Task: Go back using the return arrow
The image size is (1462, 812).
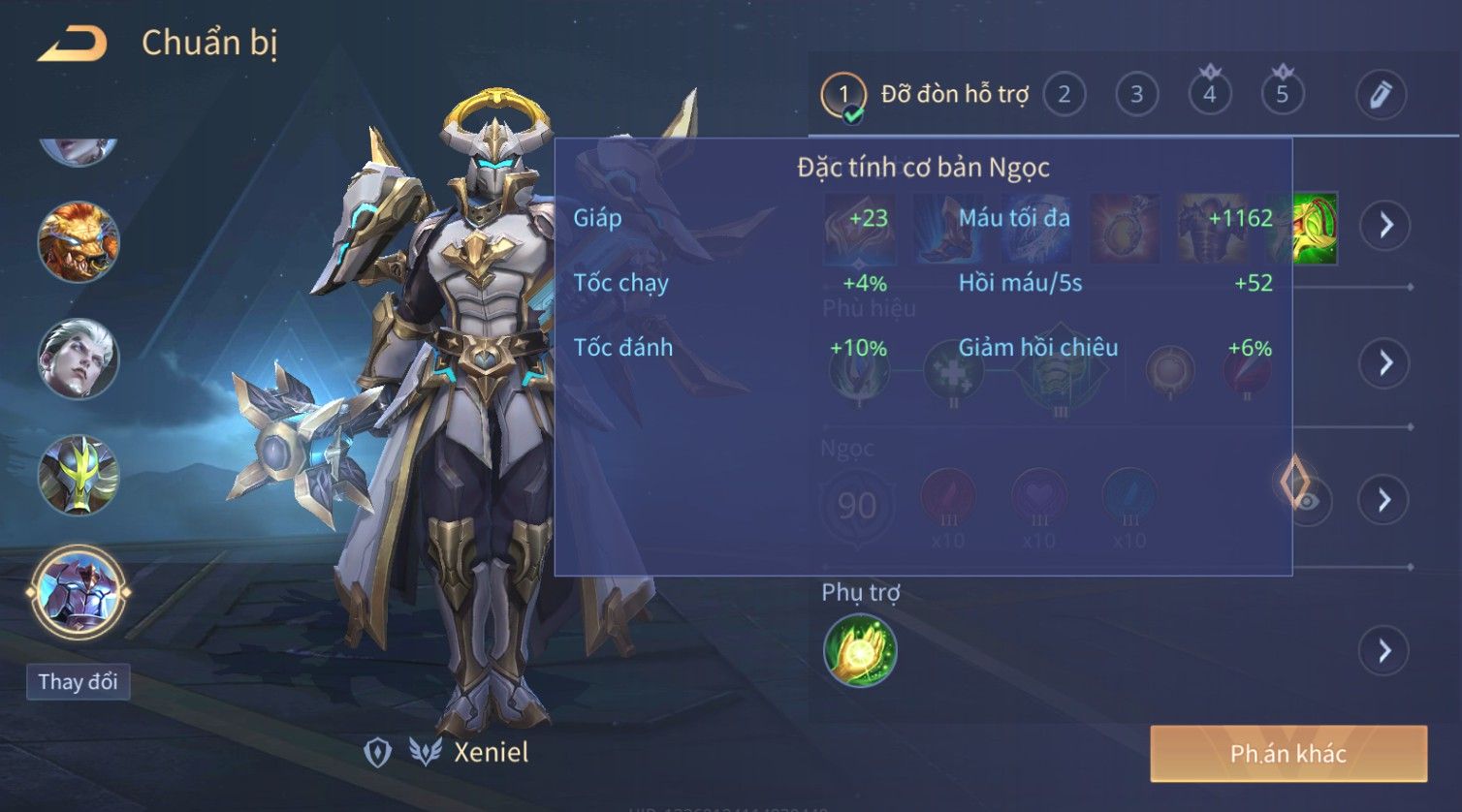Action: pos(73,44)
